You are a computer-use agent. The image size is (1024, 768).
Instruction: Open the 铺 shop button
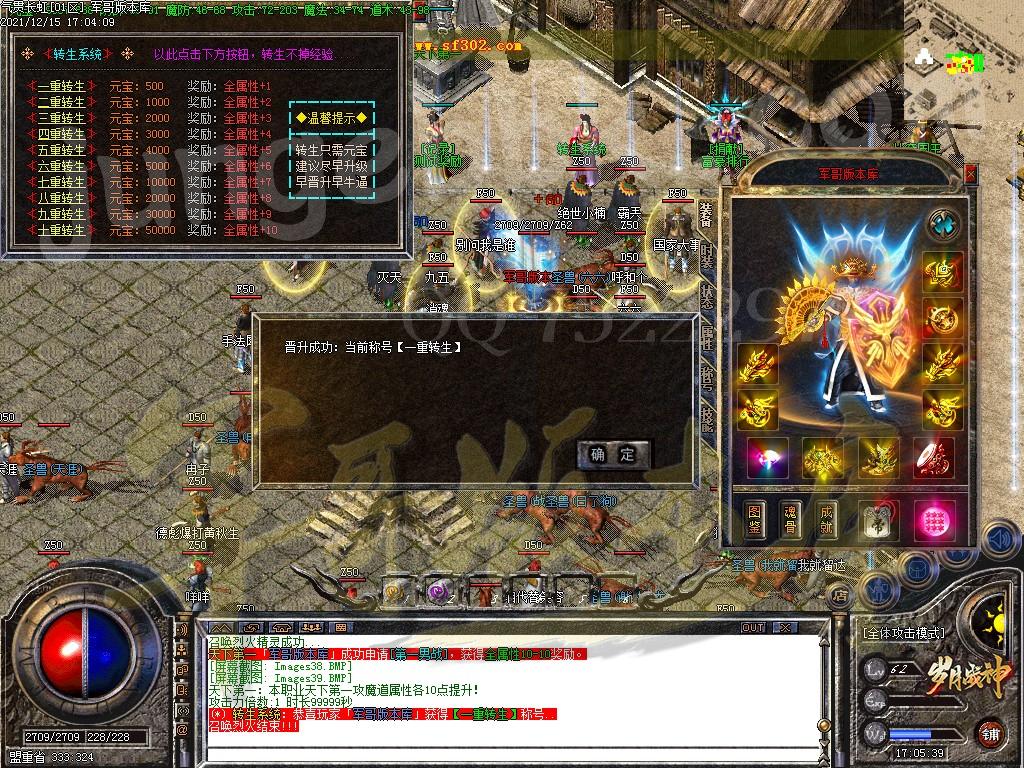(x=991, y=732)
